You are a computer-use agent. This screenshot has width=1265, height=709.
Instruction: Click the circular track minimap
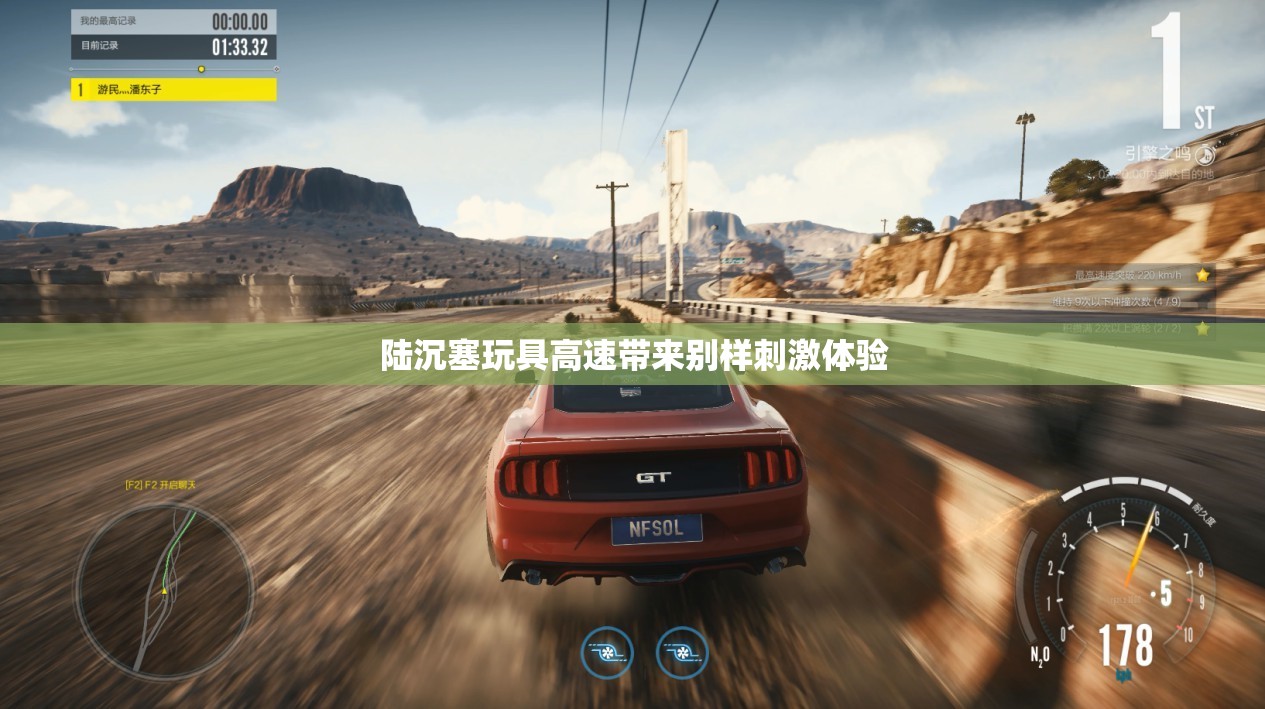(x=164, y=589)
